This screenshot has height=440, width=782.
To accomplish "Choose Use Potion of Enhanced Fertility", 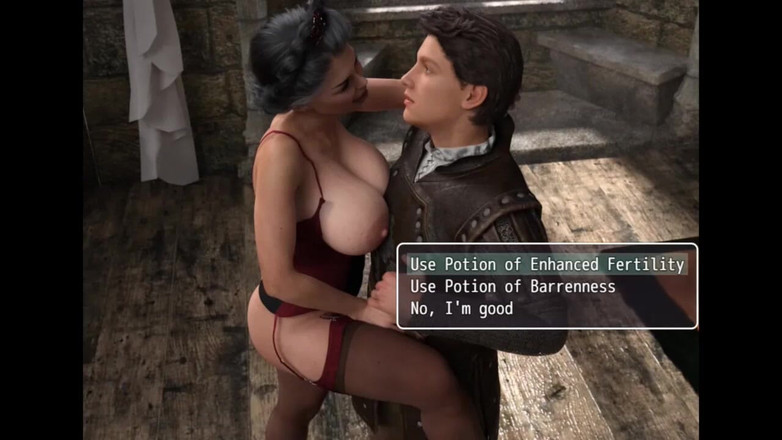I will [x=546, y=264].
